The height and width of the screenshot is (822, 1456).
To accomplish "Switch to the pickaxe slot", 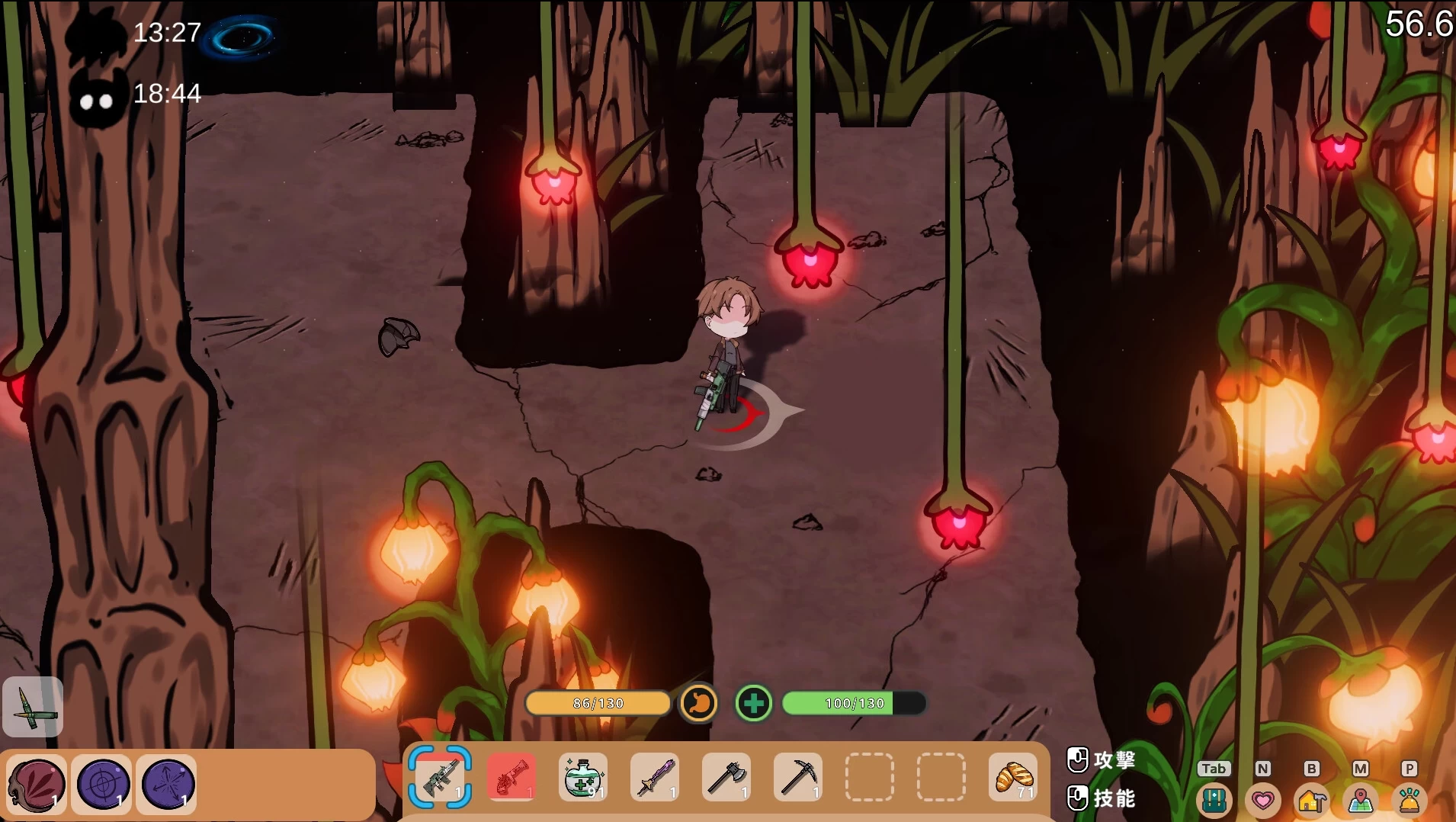I will click(798, 777).
